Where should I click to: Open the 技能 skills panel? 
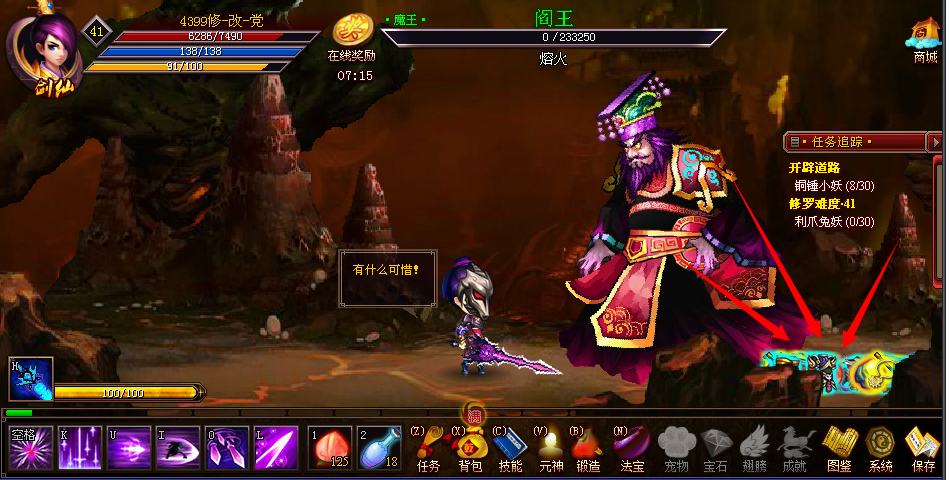(x=510, y=447)
